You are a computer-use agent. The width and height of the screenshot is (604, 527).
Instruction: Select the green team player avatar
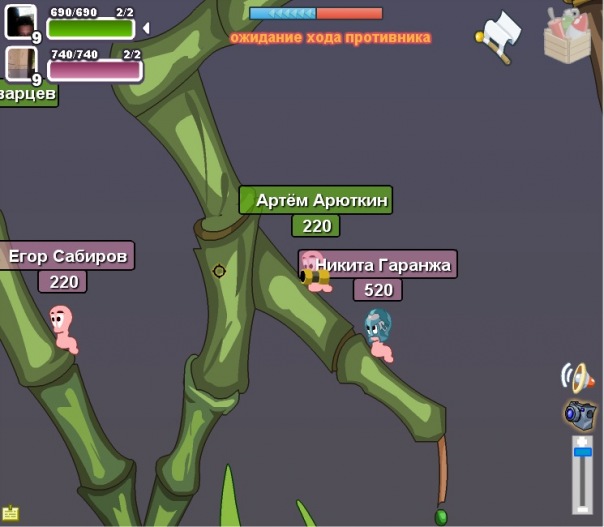pyautogui.click(x=20, y=20)
